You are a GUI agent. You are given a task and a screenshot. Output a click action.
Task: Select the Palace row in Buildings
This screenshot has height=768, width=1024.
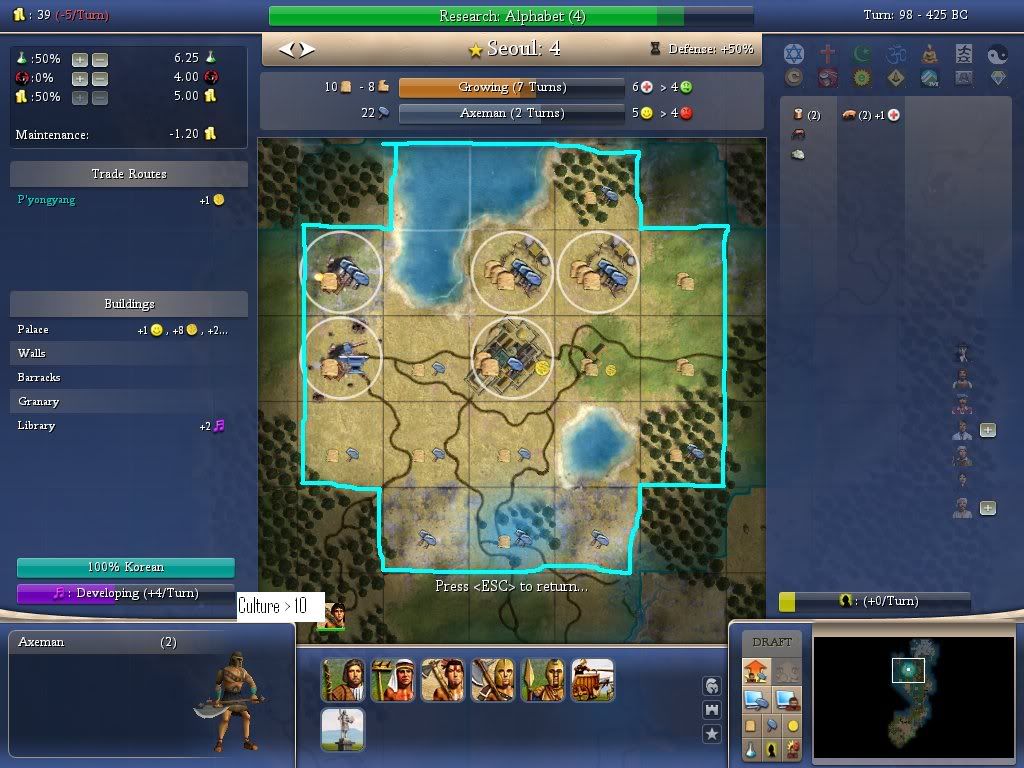pos(33,330)
